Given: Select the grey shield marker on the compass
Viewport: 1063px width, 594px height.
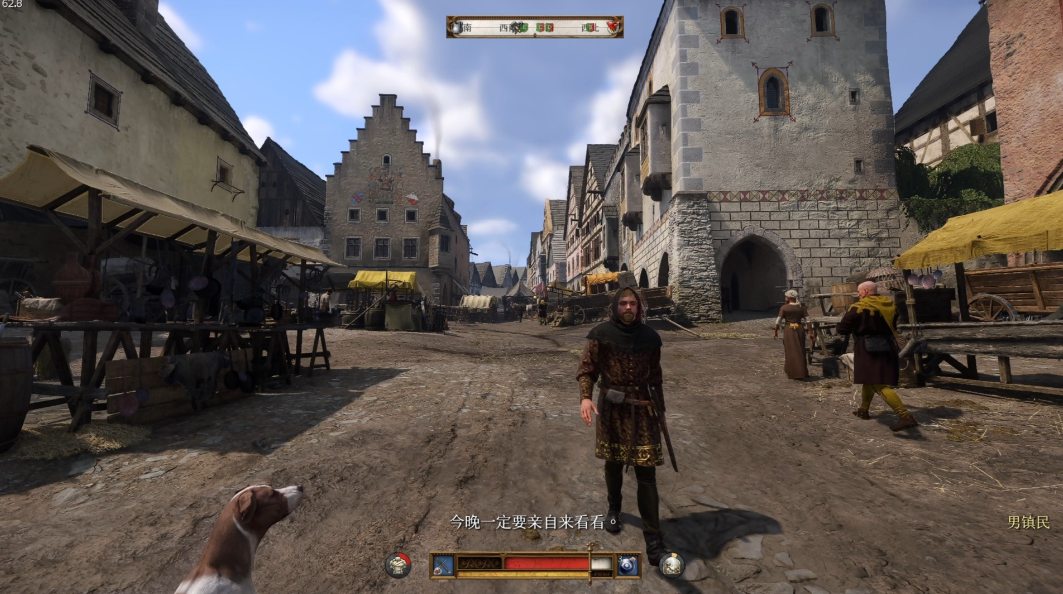Looking at the screenshot, I should (458, 27).
